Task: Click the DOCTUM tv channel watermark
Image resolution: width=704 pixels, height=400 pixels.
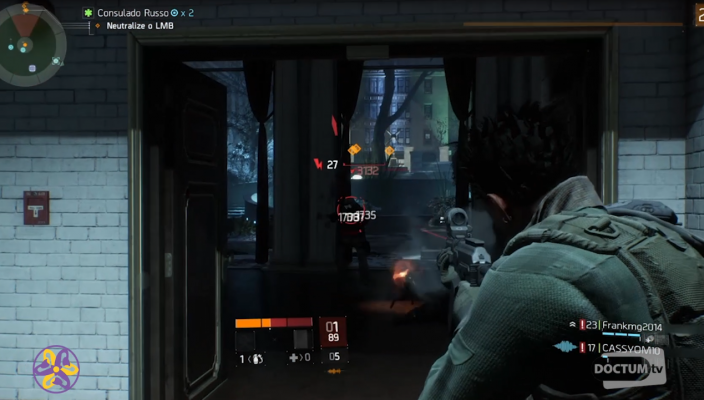Action: click(628, 370)
